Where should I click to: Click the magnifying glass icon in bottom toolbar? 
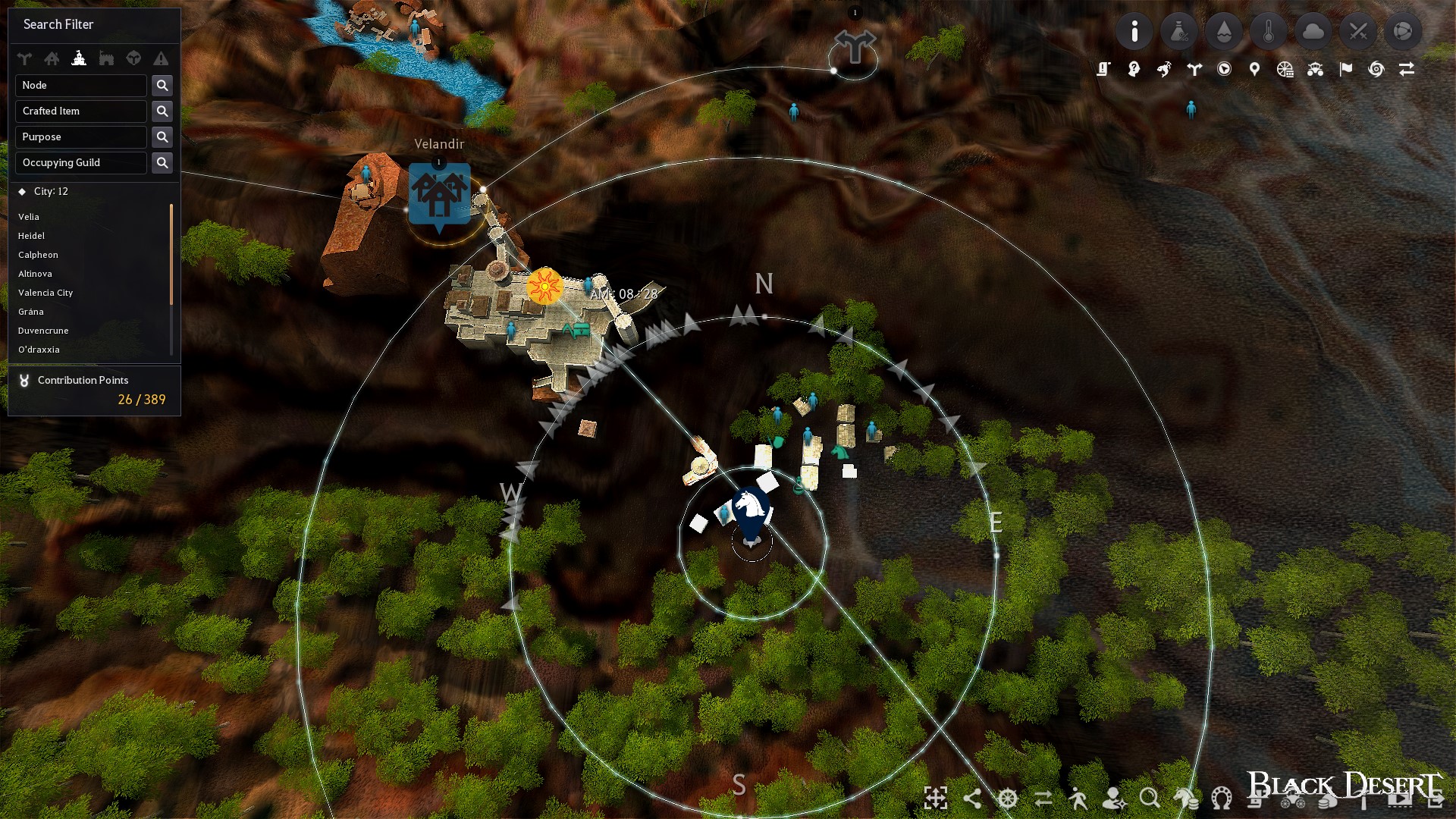coord(1150,798)
